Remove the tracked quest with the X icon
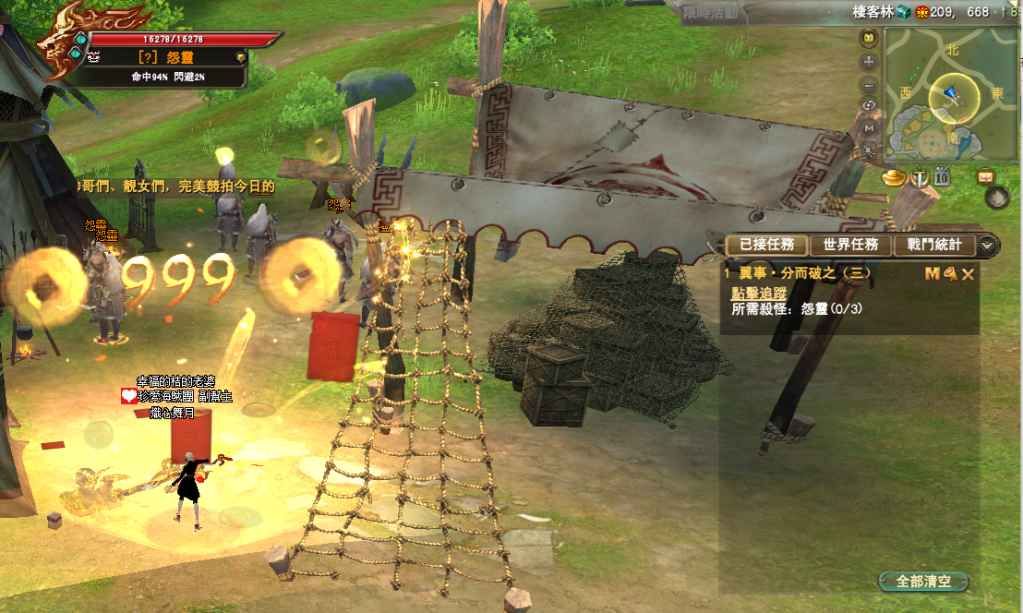Viewport: 1023px width, 613px height. [967, 273]
